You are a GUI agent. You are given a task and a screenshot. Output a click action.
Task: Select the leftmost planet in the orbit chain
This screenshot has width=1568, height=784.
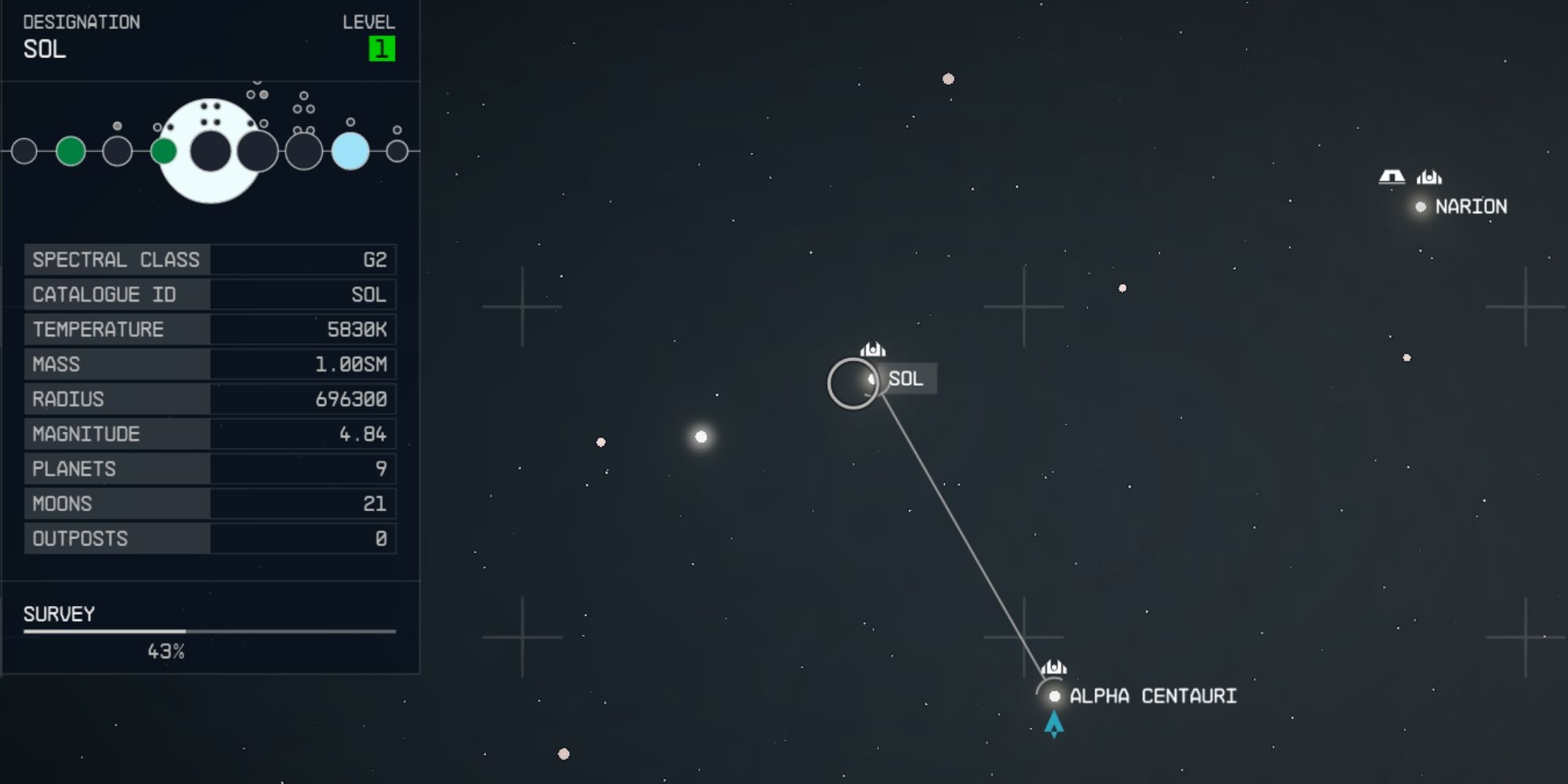[x=24, y=151]
